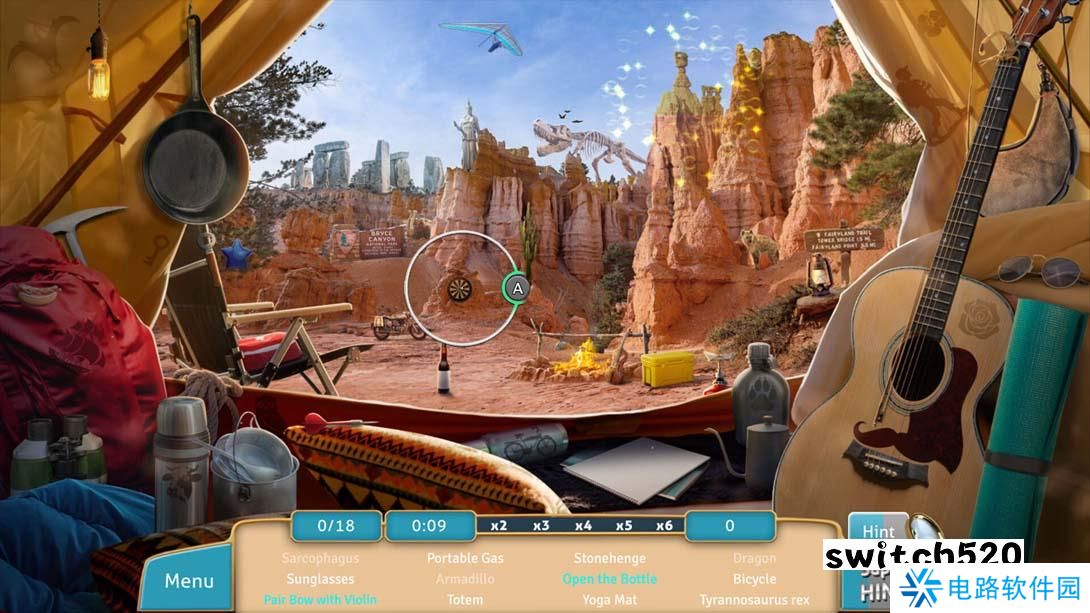Open the Menu button
The width and height of the screenshot is (1090, 613).
click(x=189, y=581)
